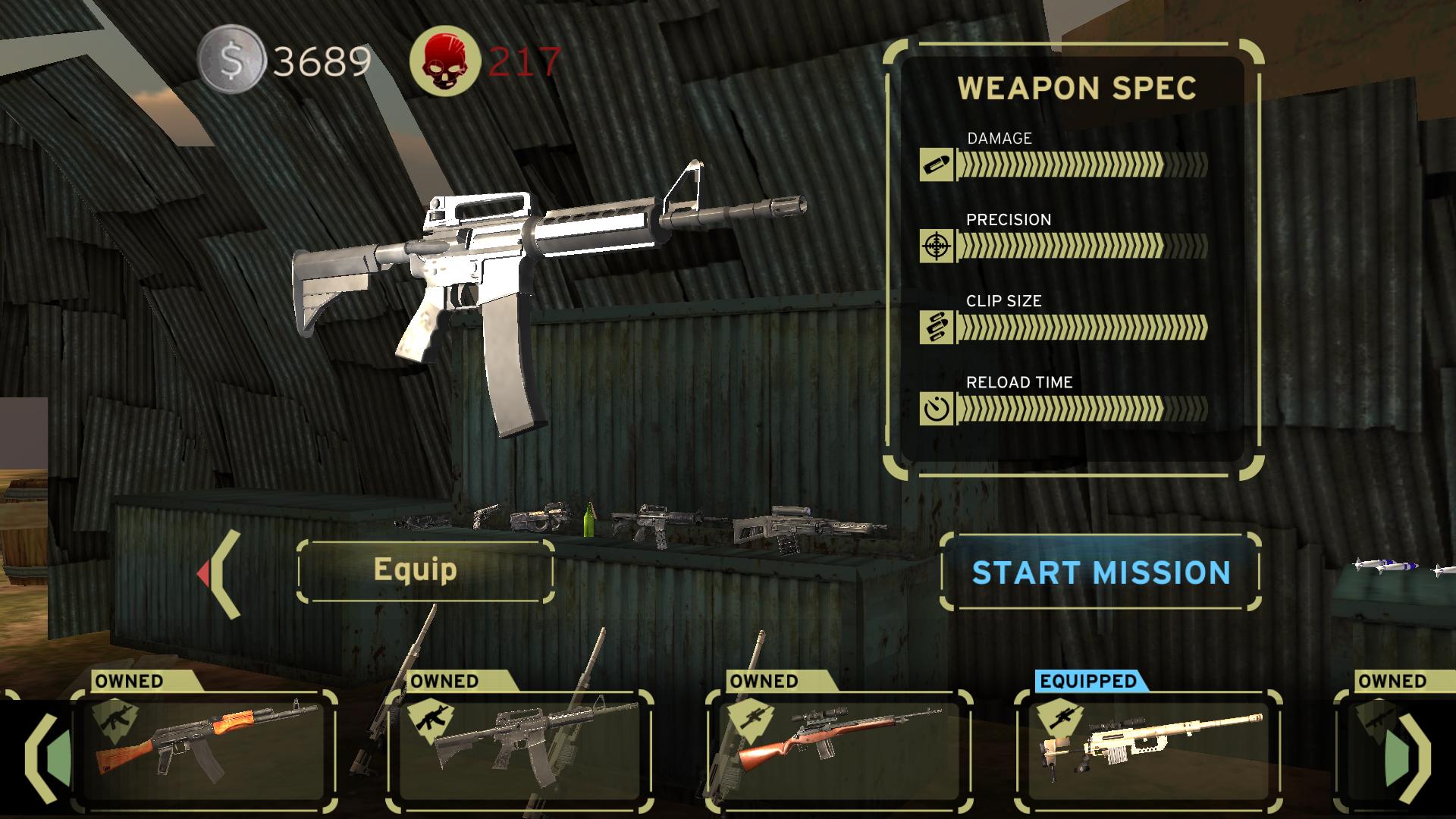Click the dollar coin currency icon
The height and width of the screenshot is (819, 1456).
coord(231,61)
